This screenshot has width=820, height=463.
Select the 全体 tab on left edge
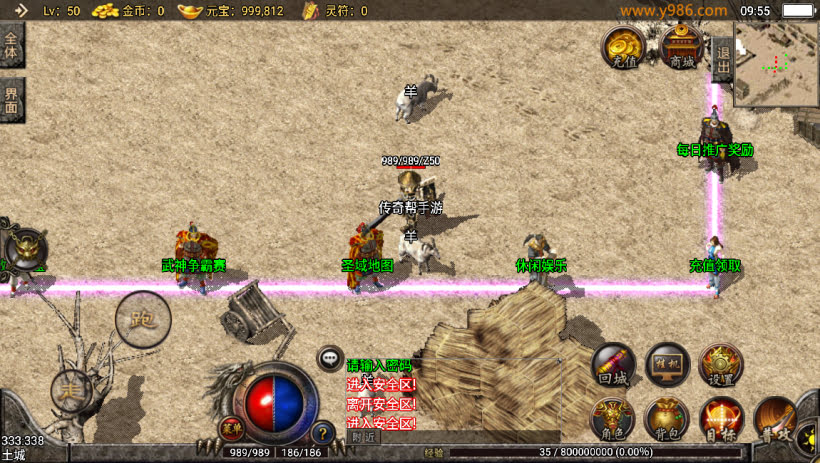pos(11,46)
